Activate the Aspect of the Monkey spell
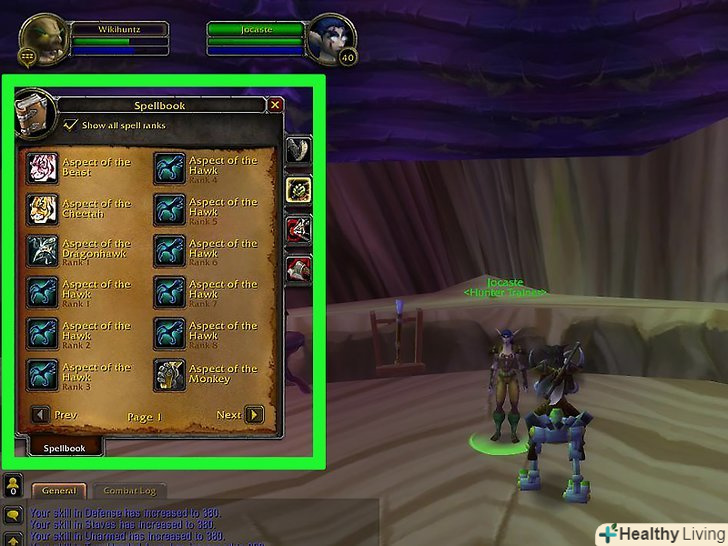Image resolution: width=728 pixels, height=546 pixels. tap(169, 374)
